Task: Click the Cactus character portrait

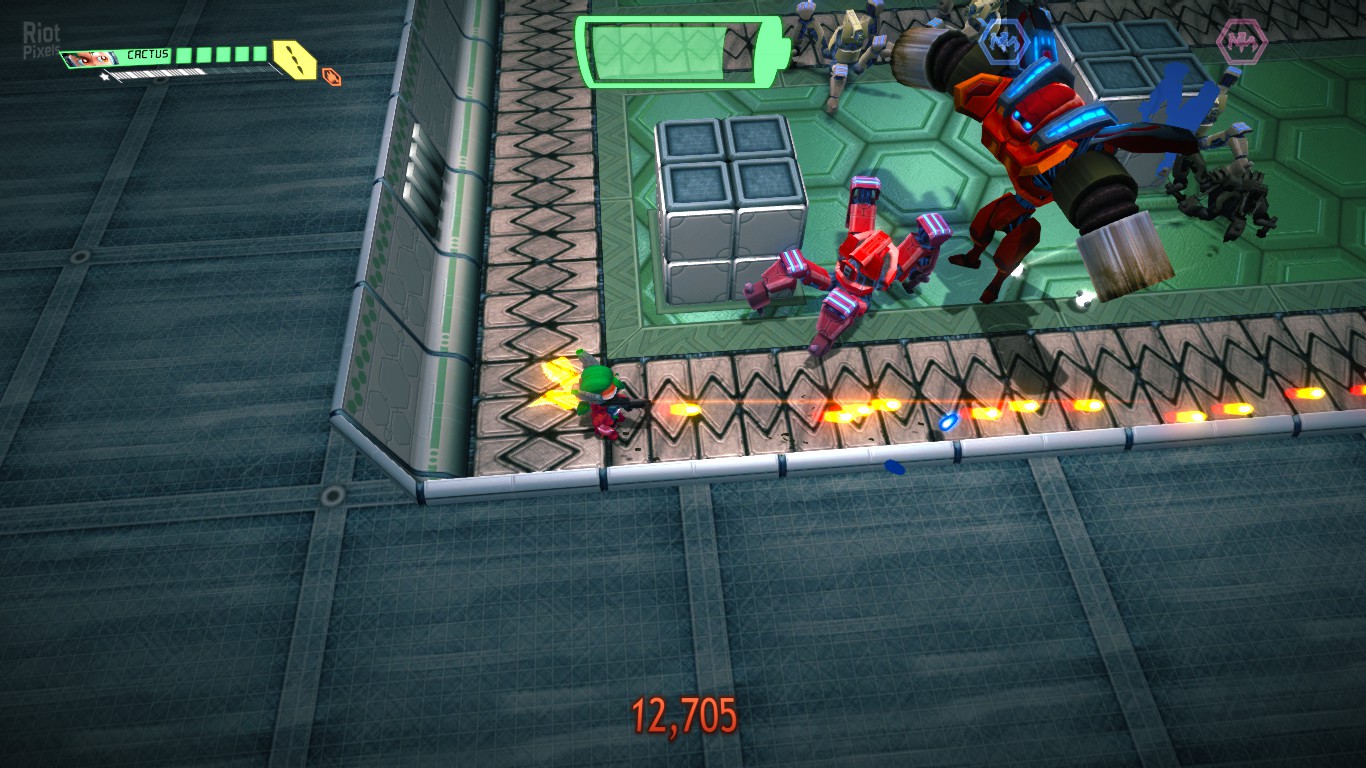Action: [92, 59]
